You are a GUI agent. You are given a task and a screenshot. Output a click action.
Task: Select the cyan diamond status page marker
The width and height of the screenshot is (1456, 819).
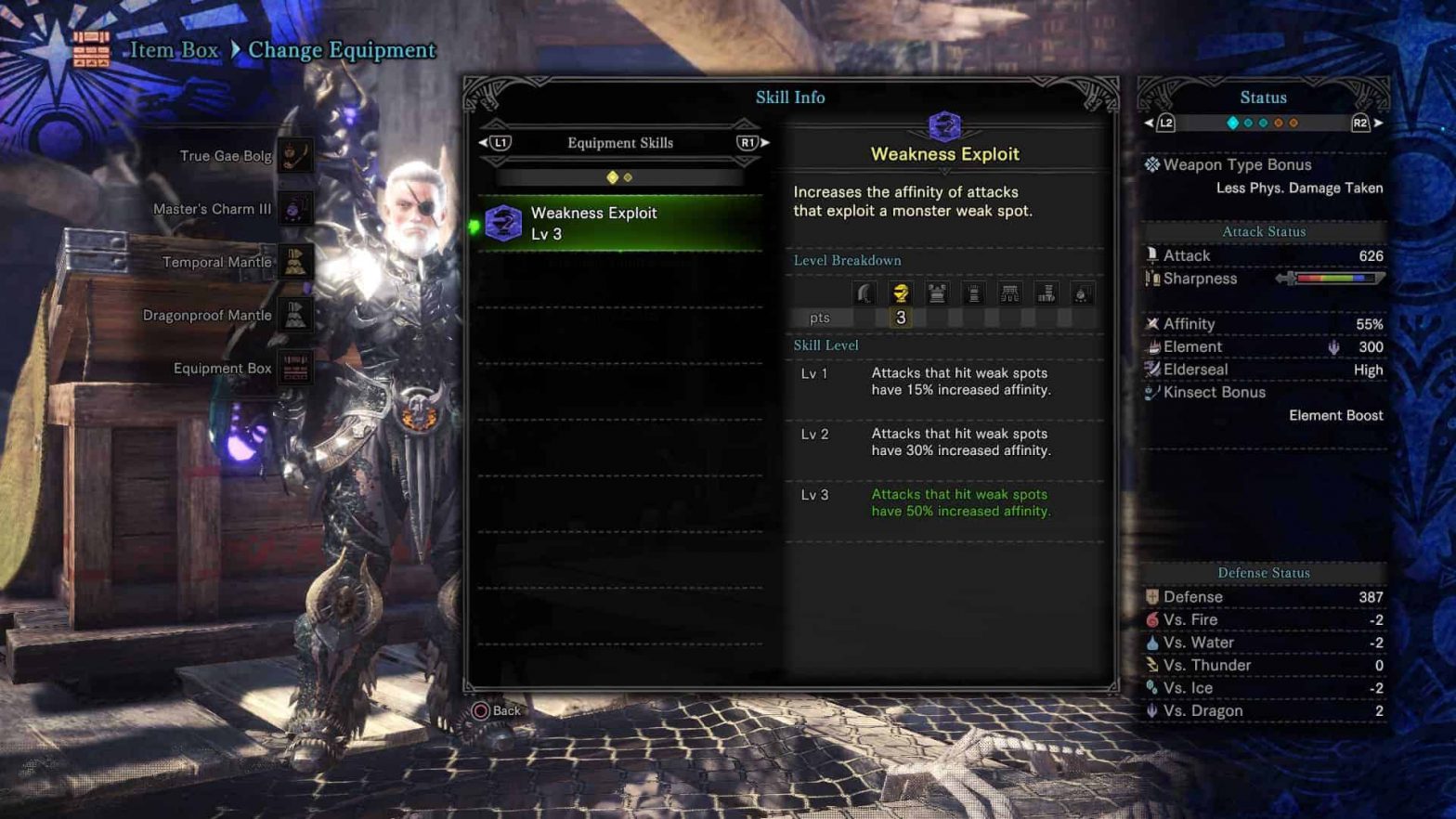pos(1231,122)
